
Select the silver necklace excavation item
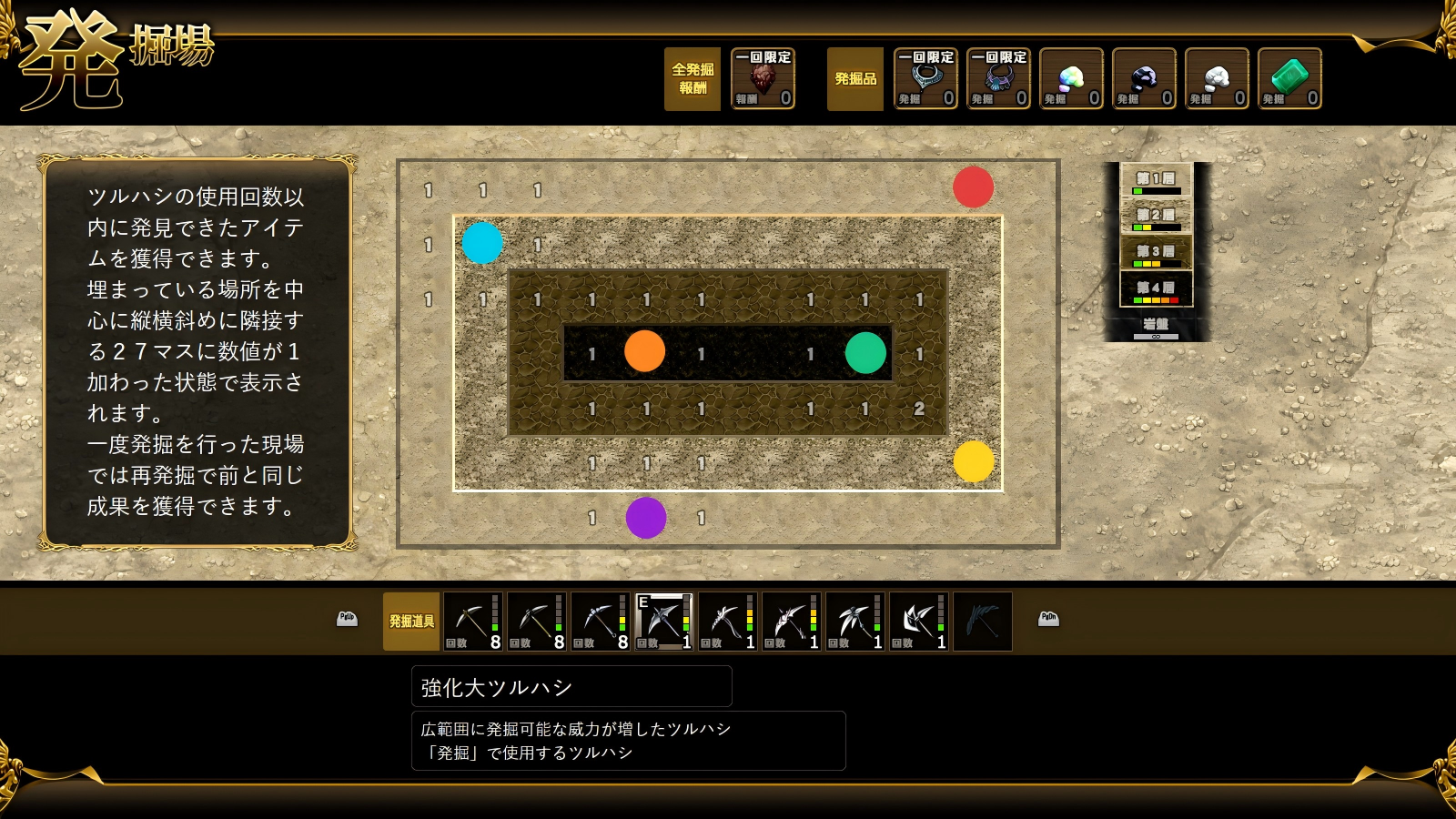[x=925, y=79]
